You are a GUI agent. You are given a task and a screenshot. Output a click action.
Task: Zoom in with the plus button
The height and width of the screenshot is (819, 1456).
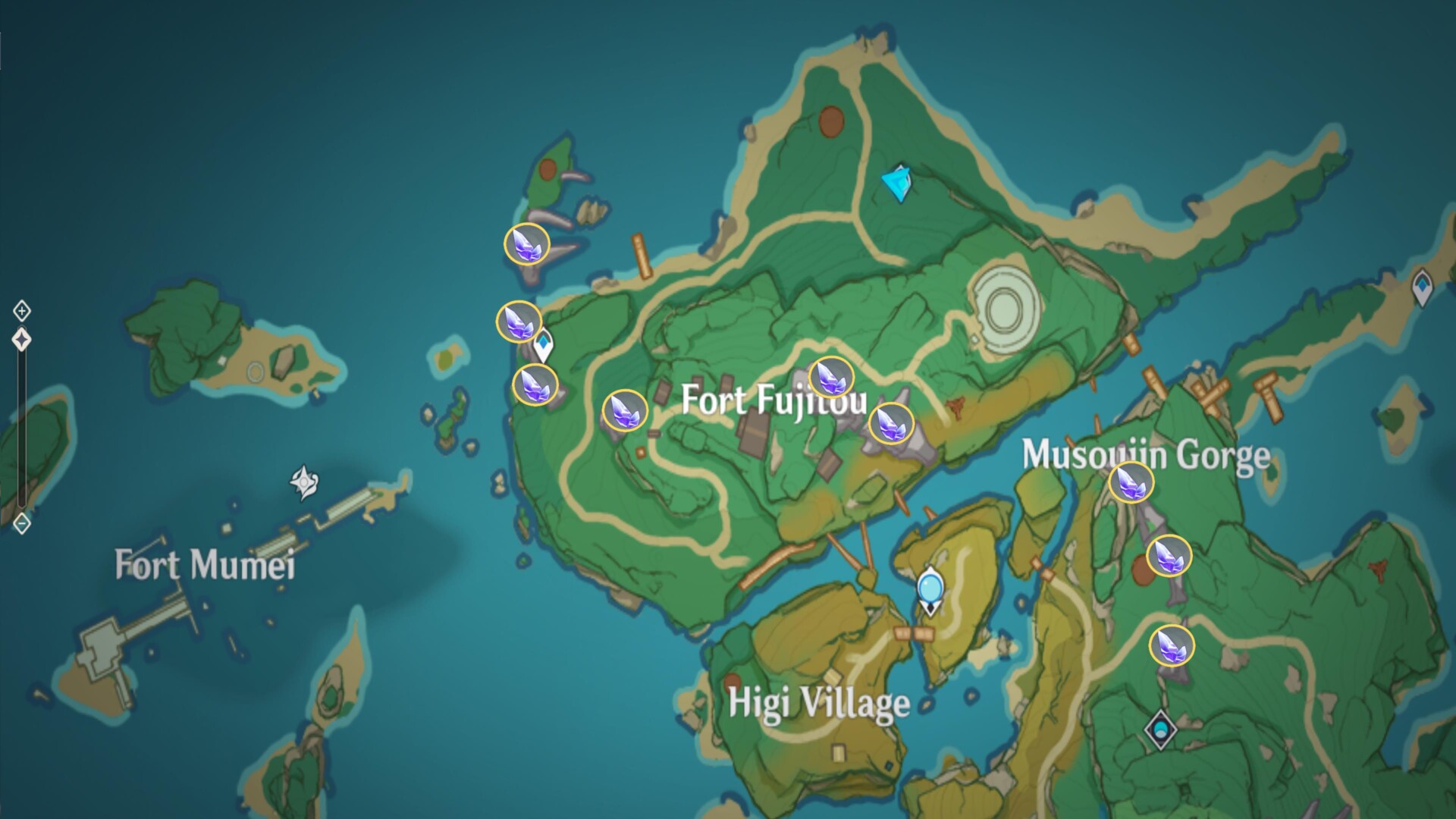(x=22, y=309)
